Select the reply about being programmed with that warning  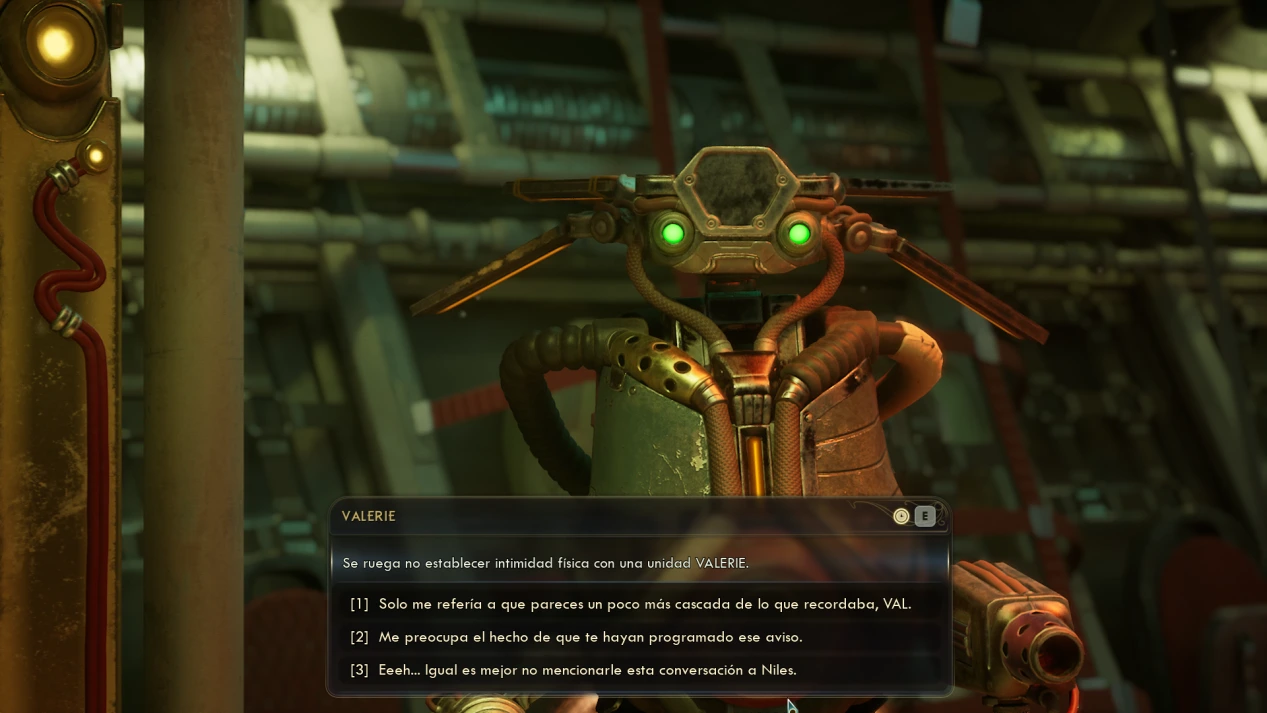(x=590, y=637)
